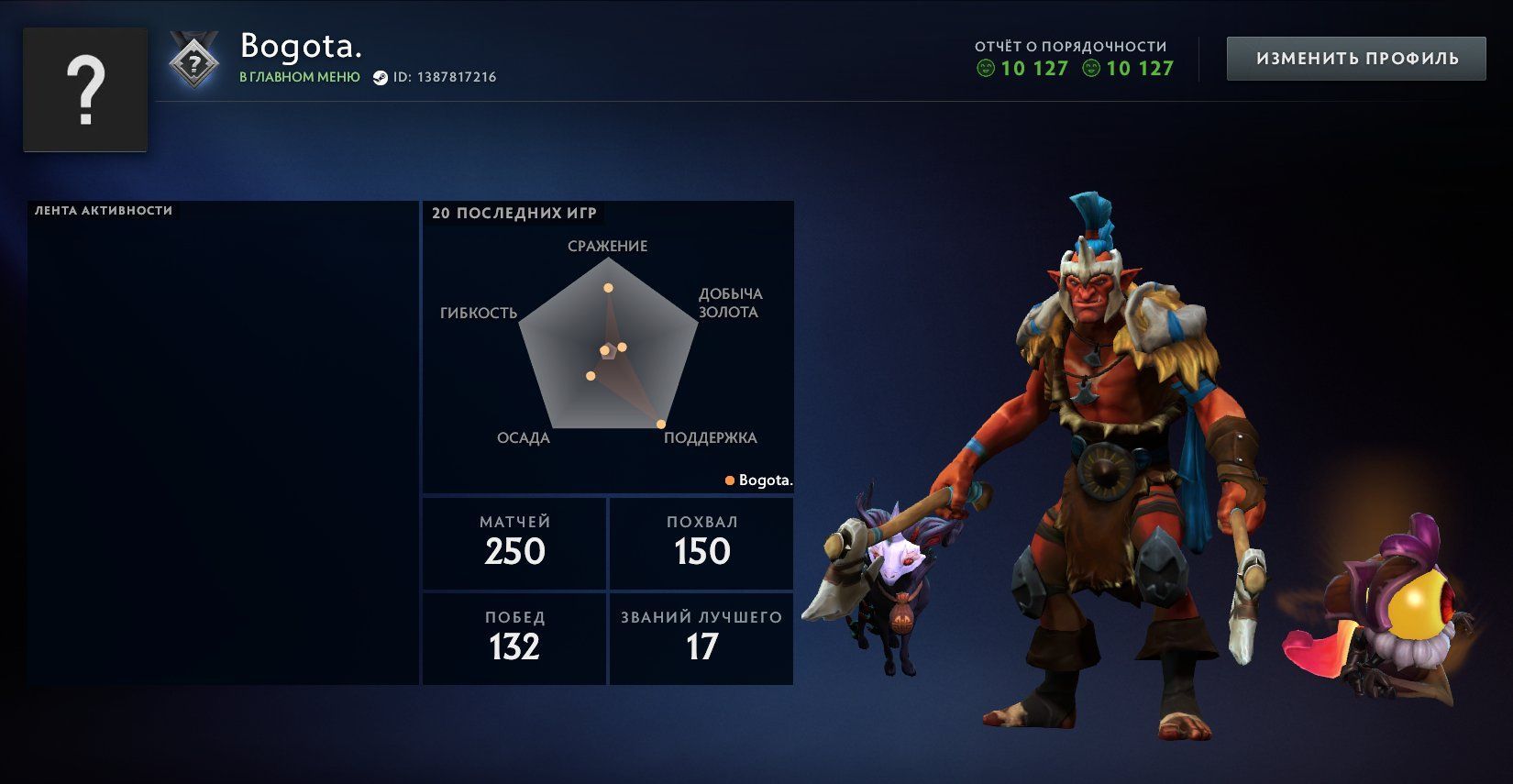The height and width of the screenshot is (784, 1513).
Task: Click the first green commend score 10 127
Action: (1023, 69)
